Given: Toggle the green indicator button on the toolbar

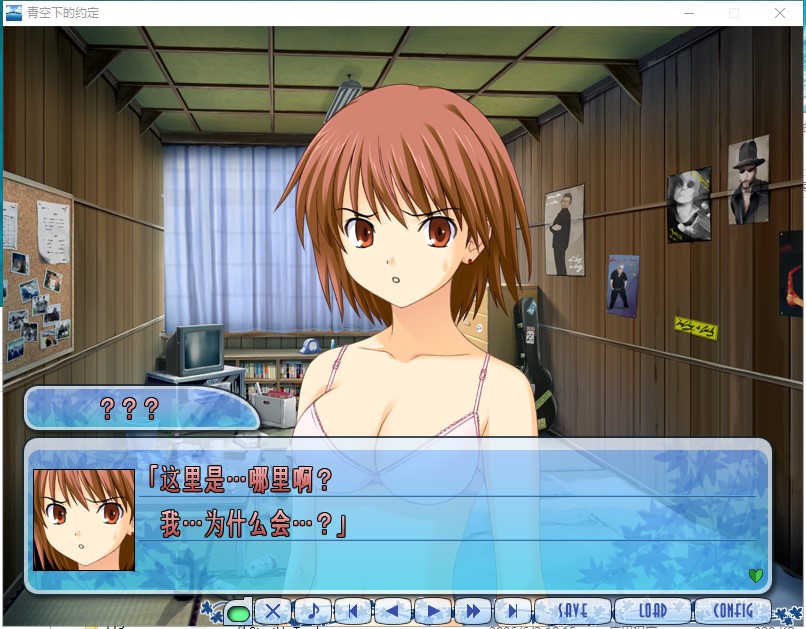Looking at the screenshot, I should (x=238, y=611).
